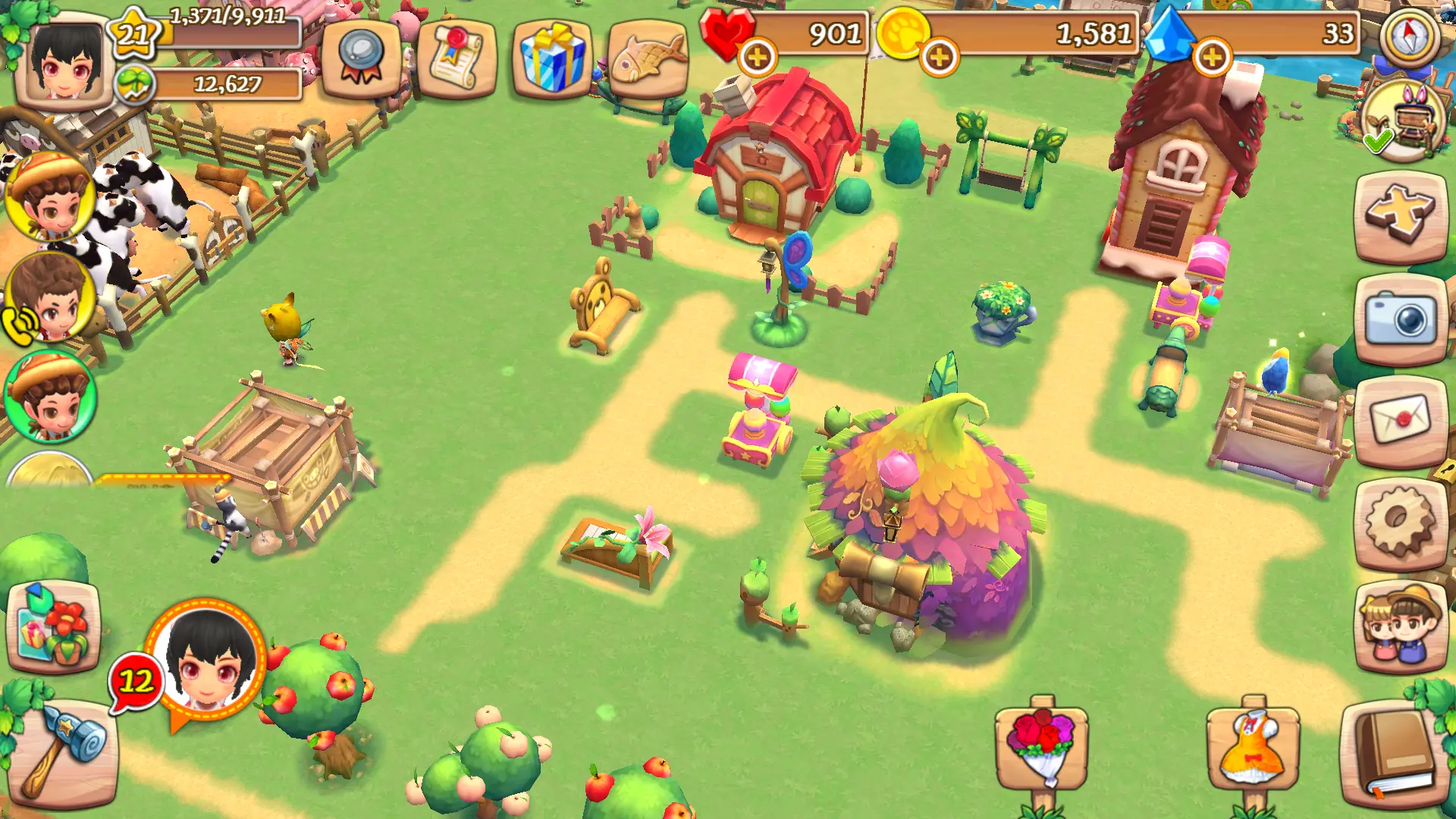This screenshot has width=1456, height=819.
Task: Add more gold paw coins
Action: (939, 57)
